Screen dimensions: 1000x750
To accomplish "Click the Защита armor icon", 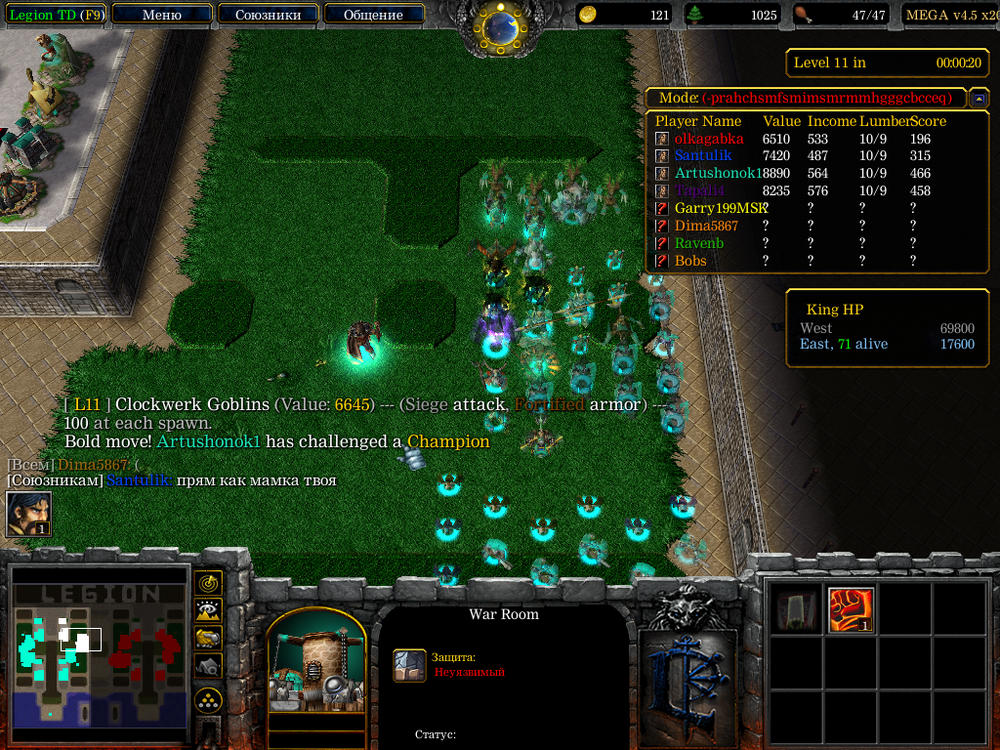I will click(409, 665).
